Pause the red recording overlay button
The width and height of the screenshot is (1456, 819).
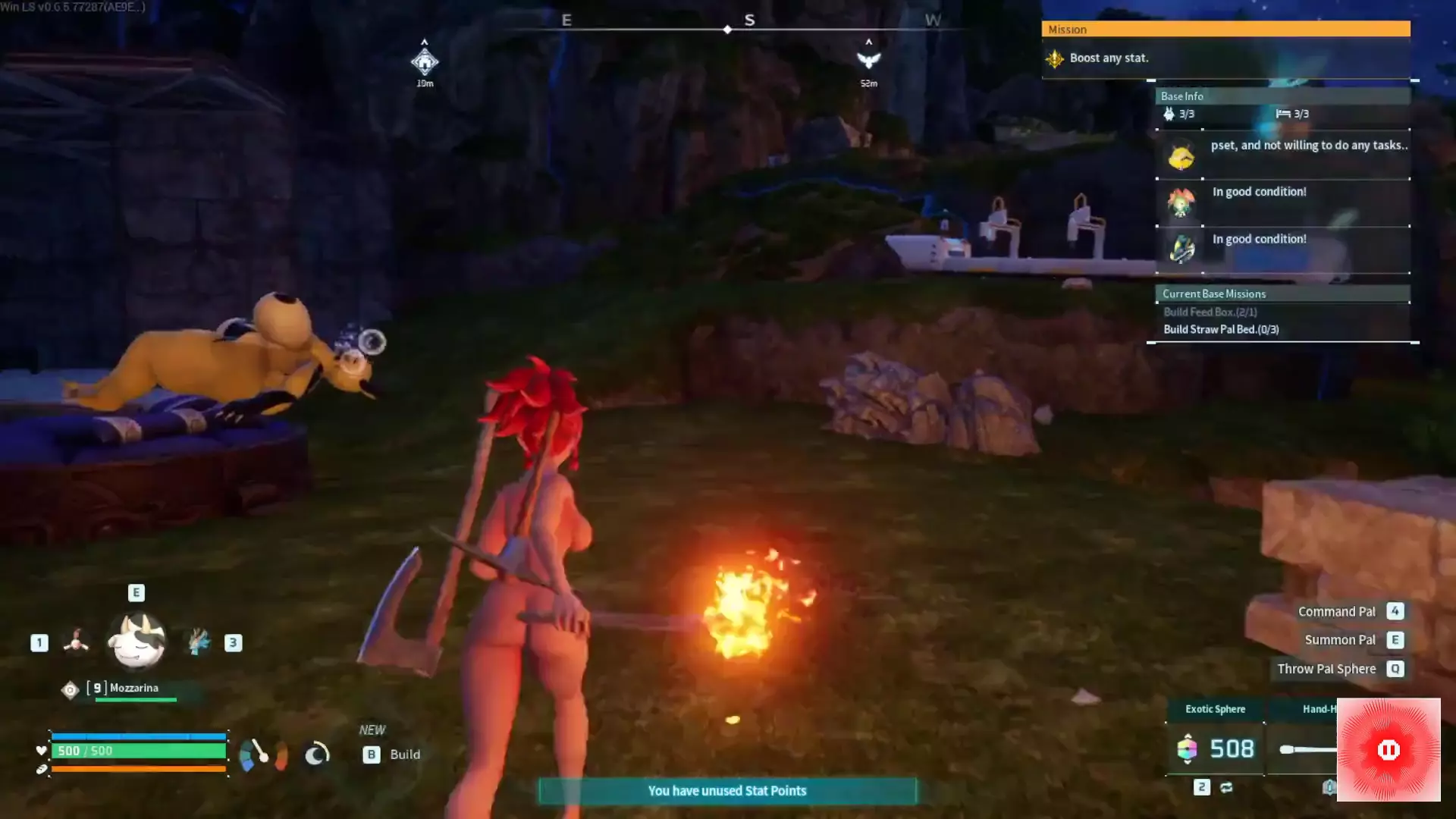(1388, 750)
